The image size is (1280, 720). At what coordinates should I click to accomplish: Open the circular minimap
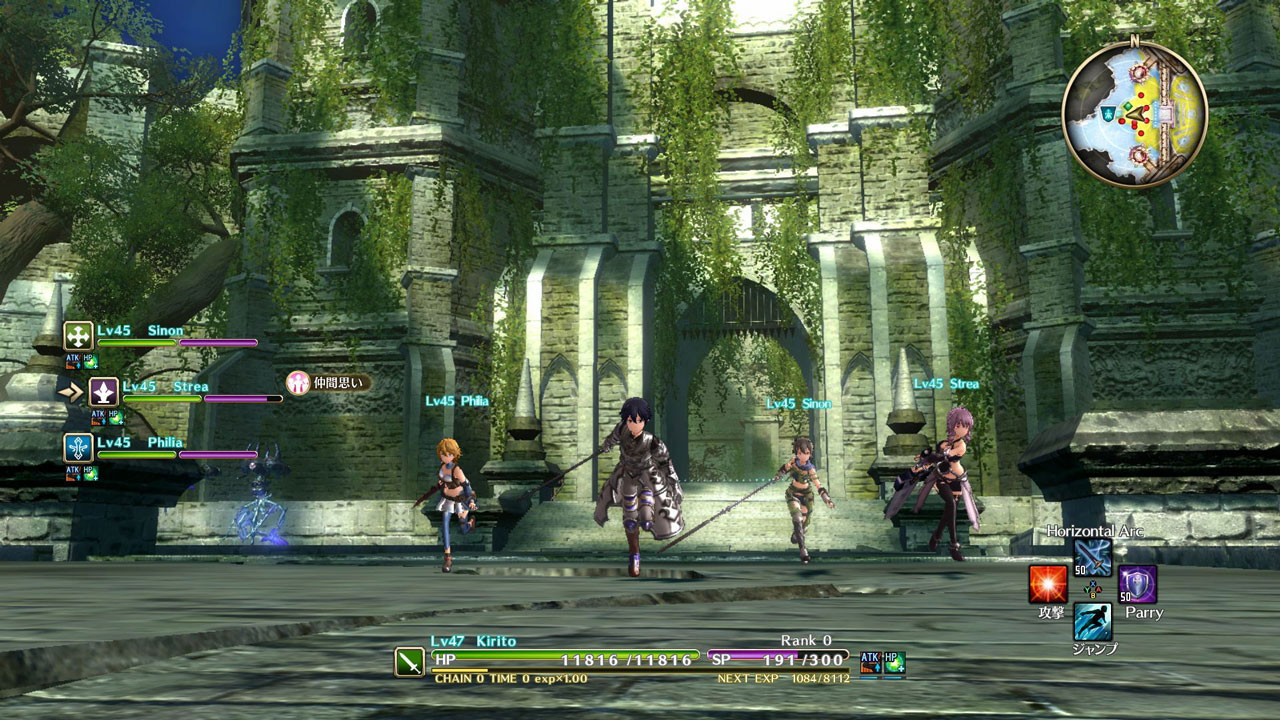tap(1134, 114)
